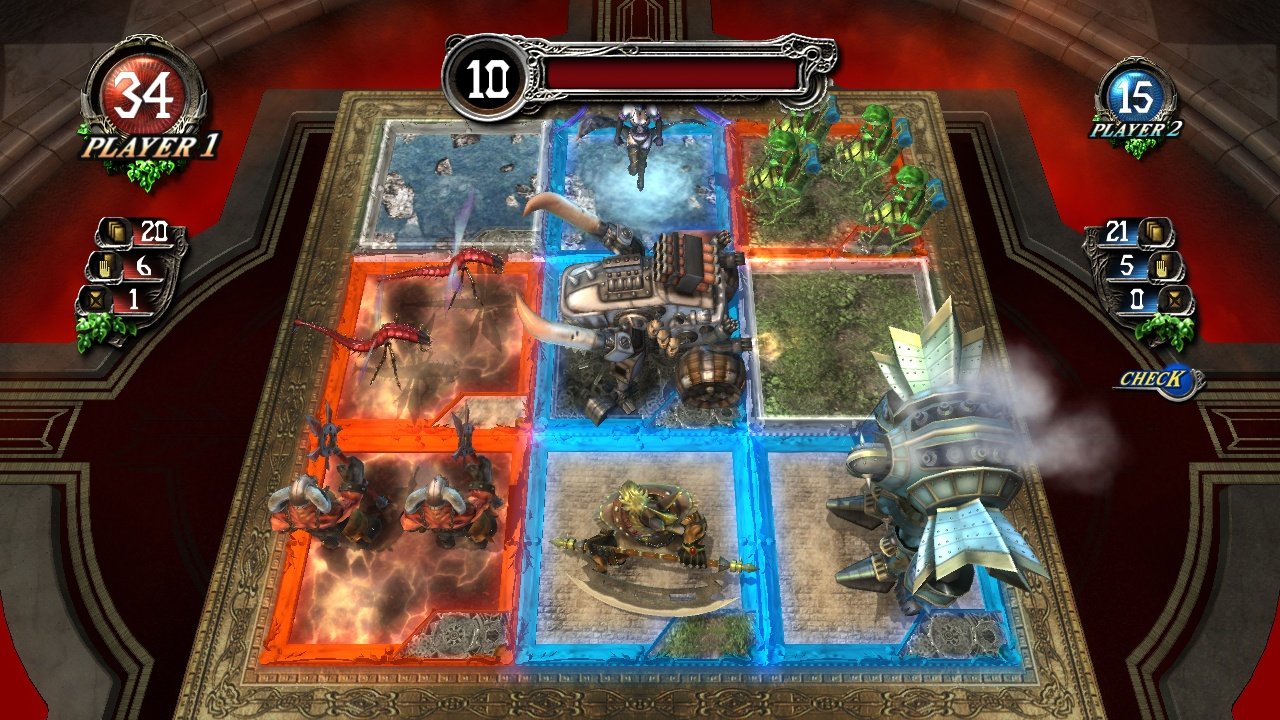Screen dimensions: 1280x720
Task: Select the mosquito creatures on the left tile
Action: click(420, 300)
